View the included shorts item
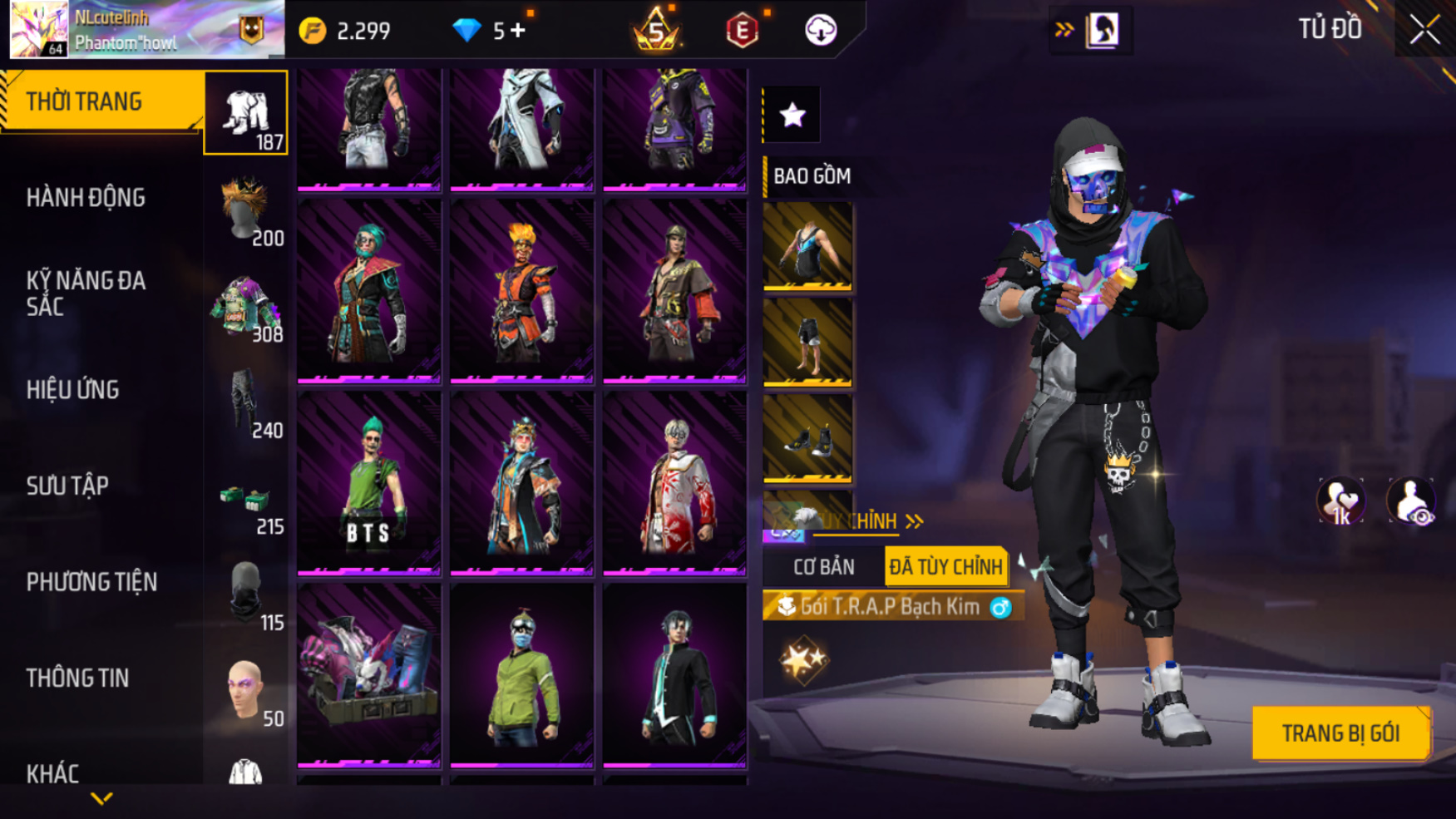1456x819 pixels. [x=807, y=342]
